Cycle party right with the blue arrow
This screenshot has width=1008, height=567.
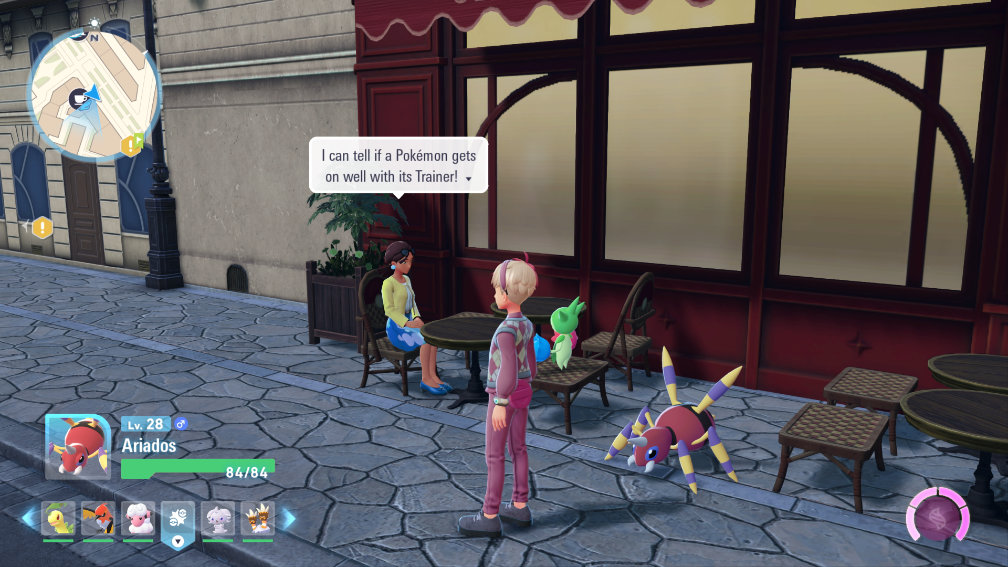(x=289, y=518)
